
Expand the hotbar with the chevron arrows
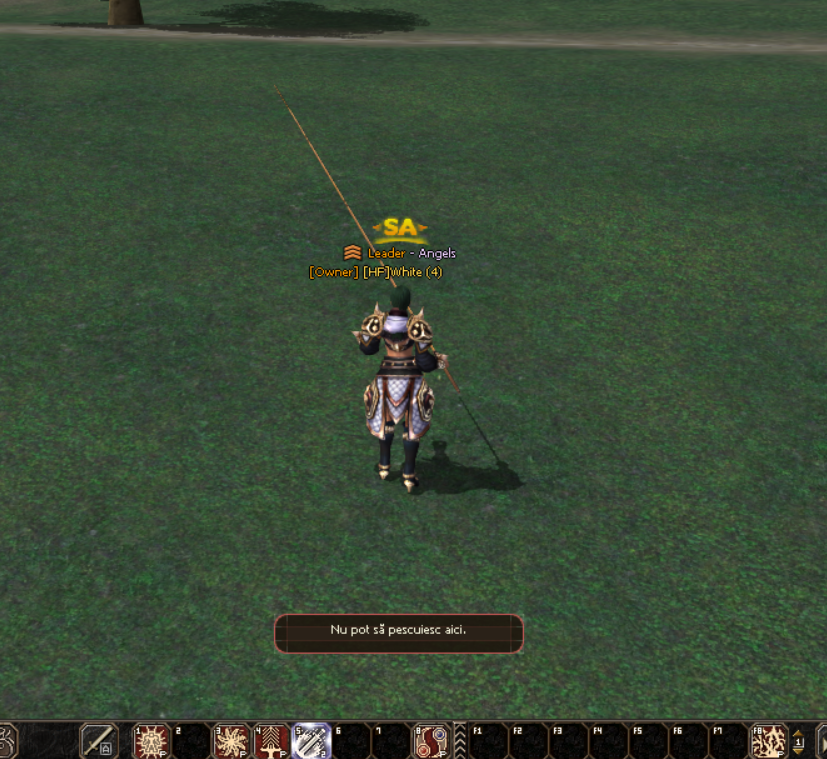[460, 741]
